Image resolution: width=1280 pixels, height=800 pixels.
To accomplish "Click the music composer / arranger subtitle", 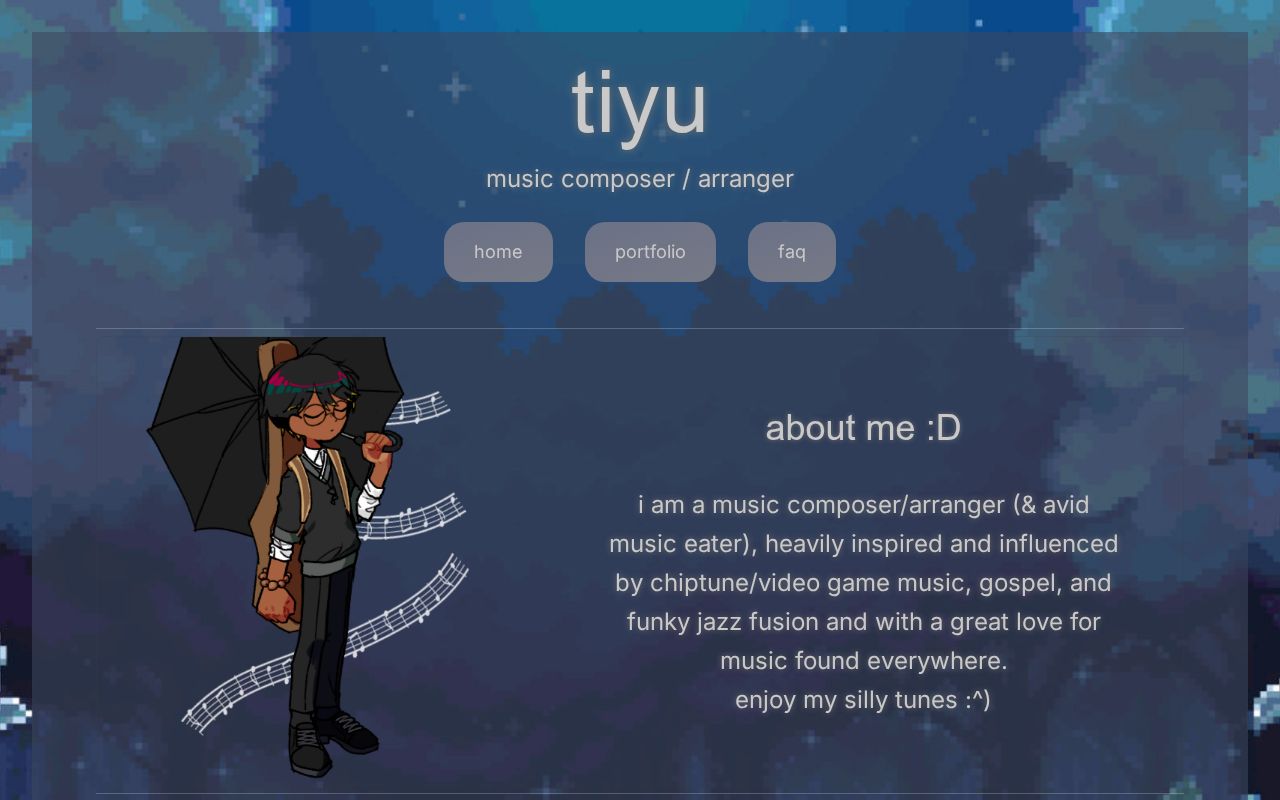I will [639, 178].
